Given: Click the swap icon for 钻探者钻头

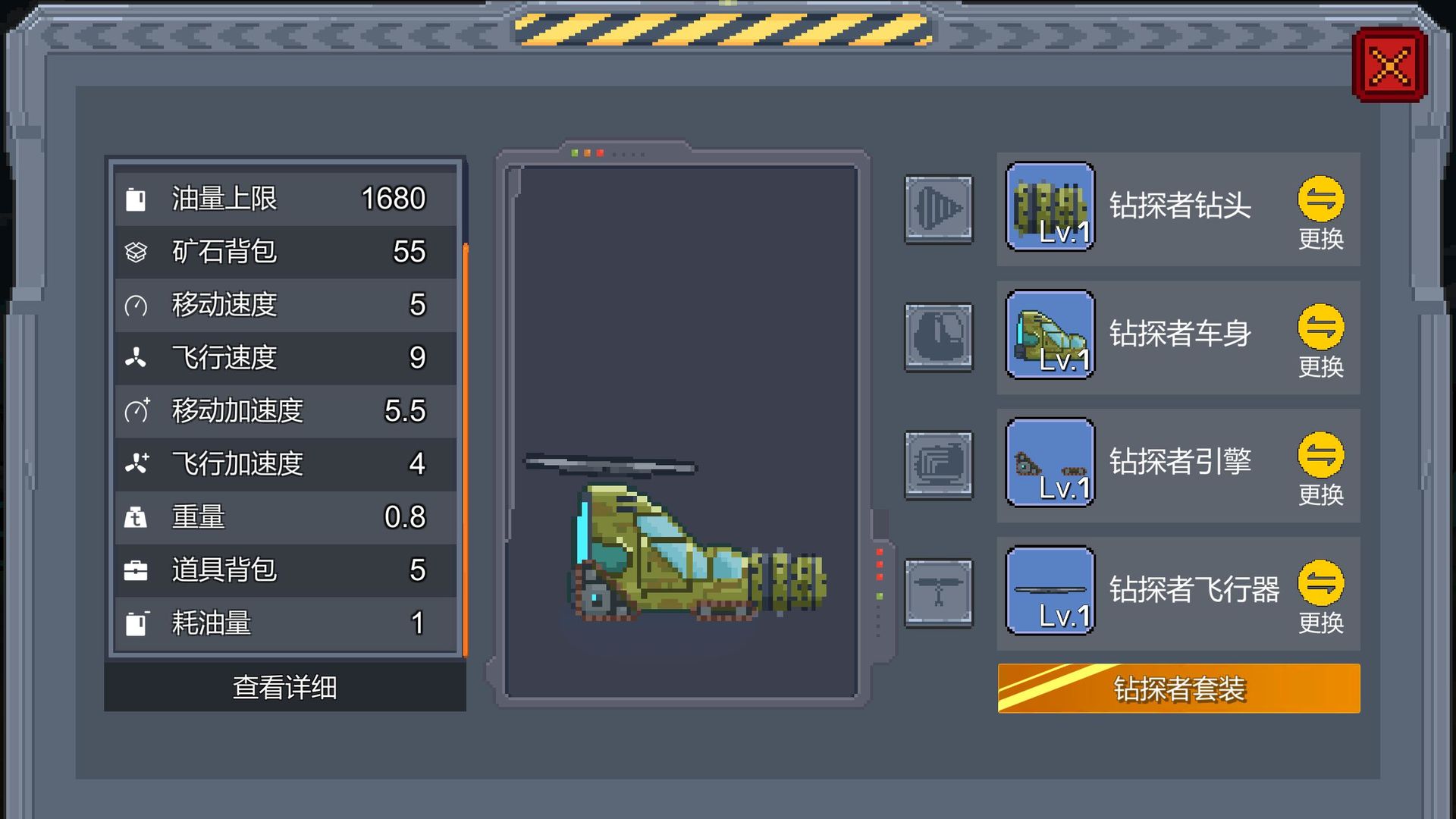Looking at the screenshot, I should [1321, 199].
